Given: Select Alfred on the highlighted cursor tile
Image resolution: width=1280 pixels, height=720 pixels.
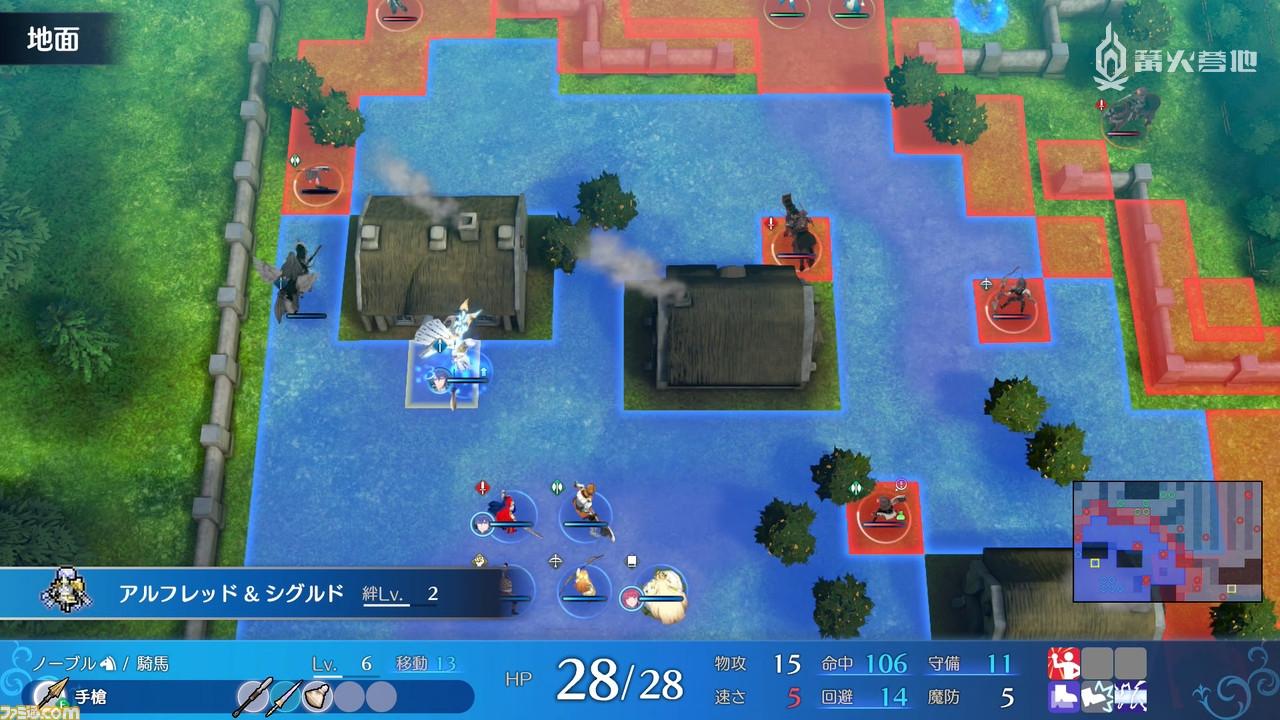Looking at the screenshot, I should click(447, 370).
